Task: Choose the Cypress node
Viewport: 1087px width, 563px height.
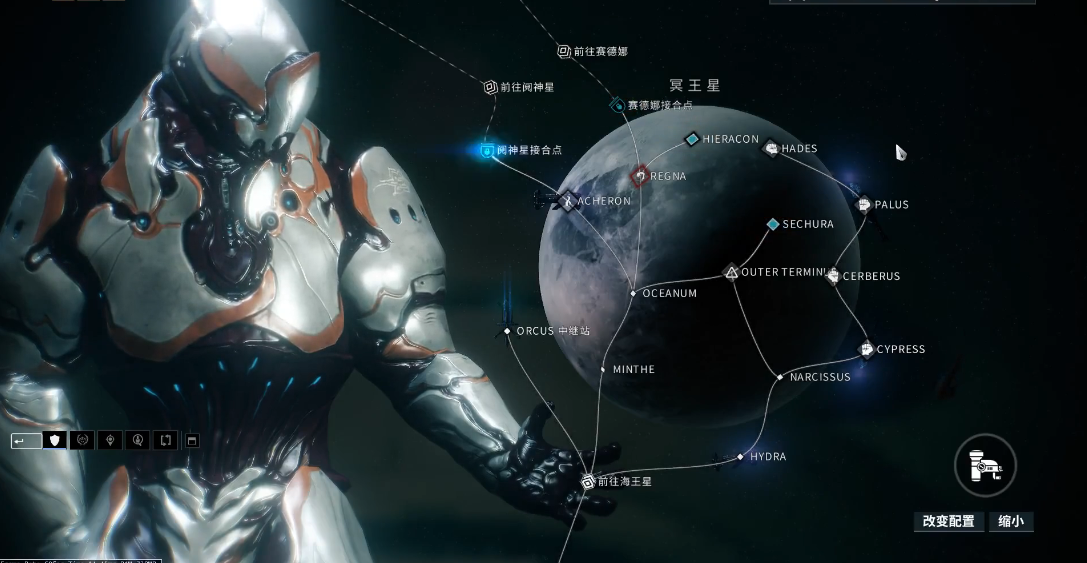Action: [866, 349]
